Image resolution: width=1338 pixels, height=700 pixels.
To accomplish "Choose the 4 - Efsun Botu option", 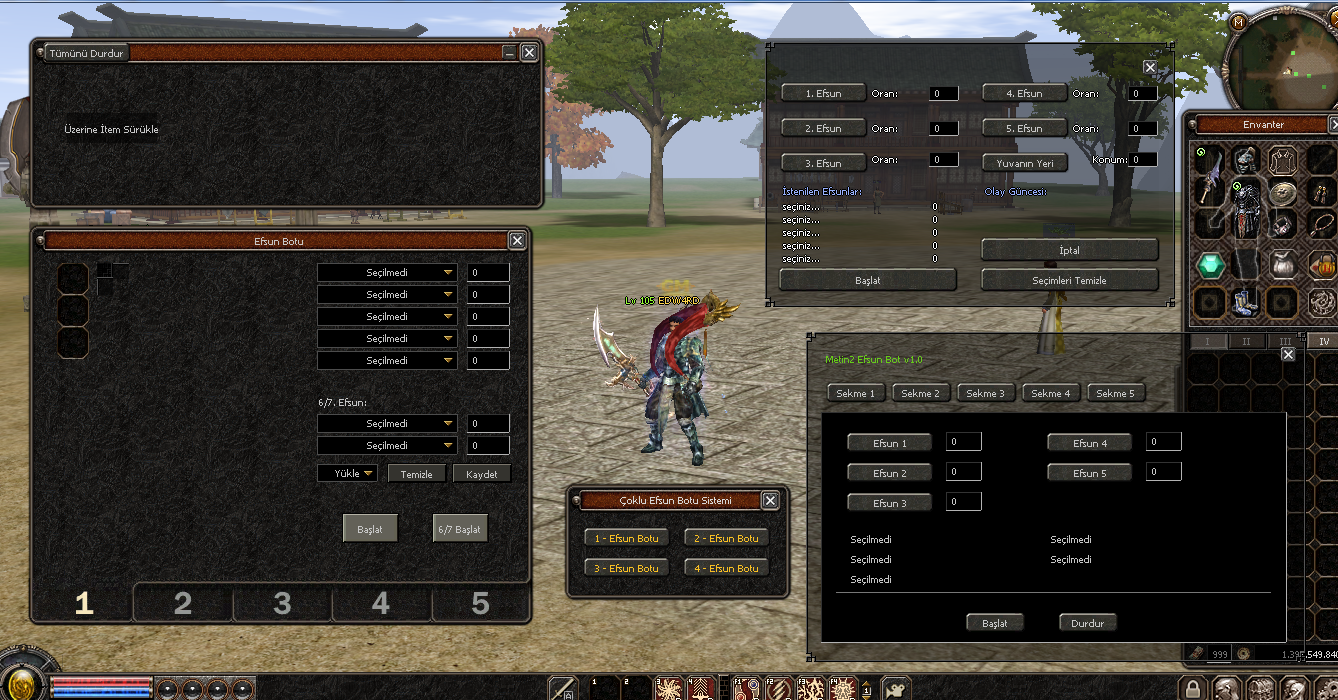I will tap(727, 568).
